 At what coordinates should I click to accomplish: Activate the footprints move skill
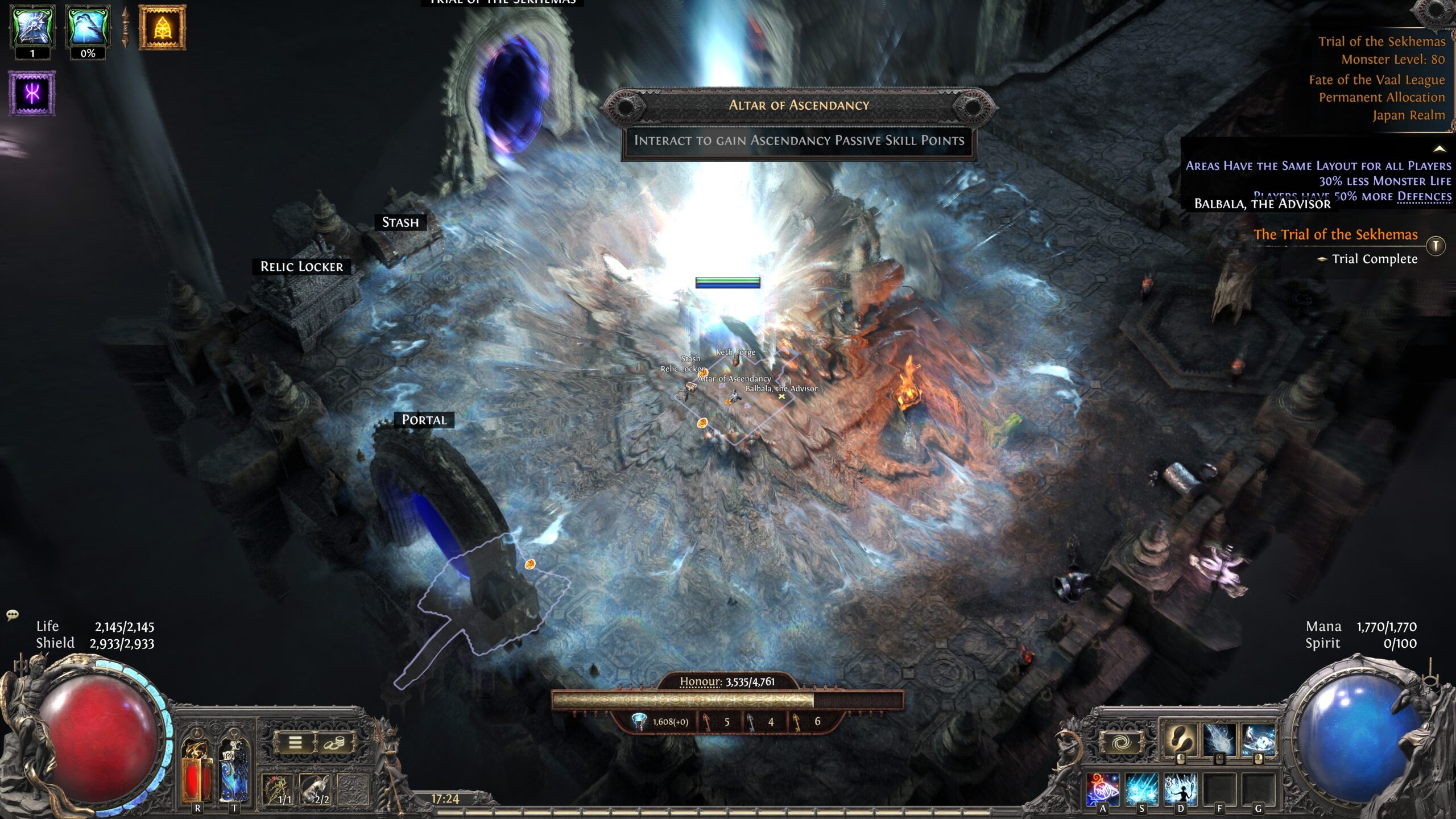point(1179,740)
